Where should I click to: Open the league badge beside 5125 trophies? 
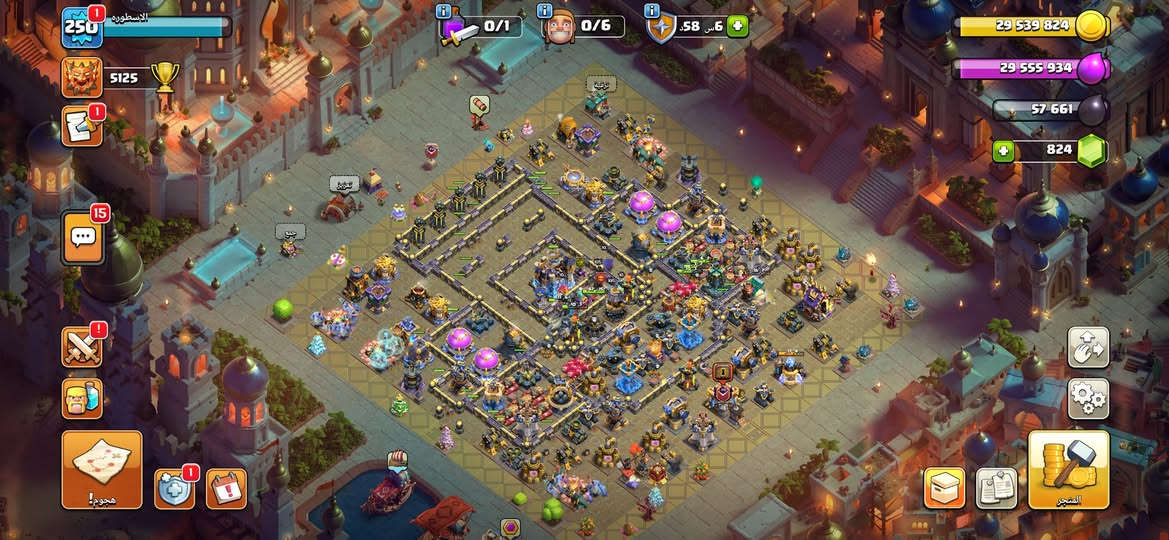(82, 77)
